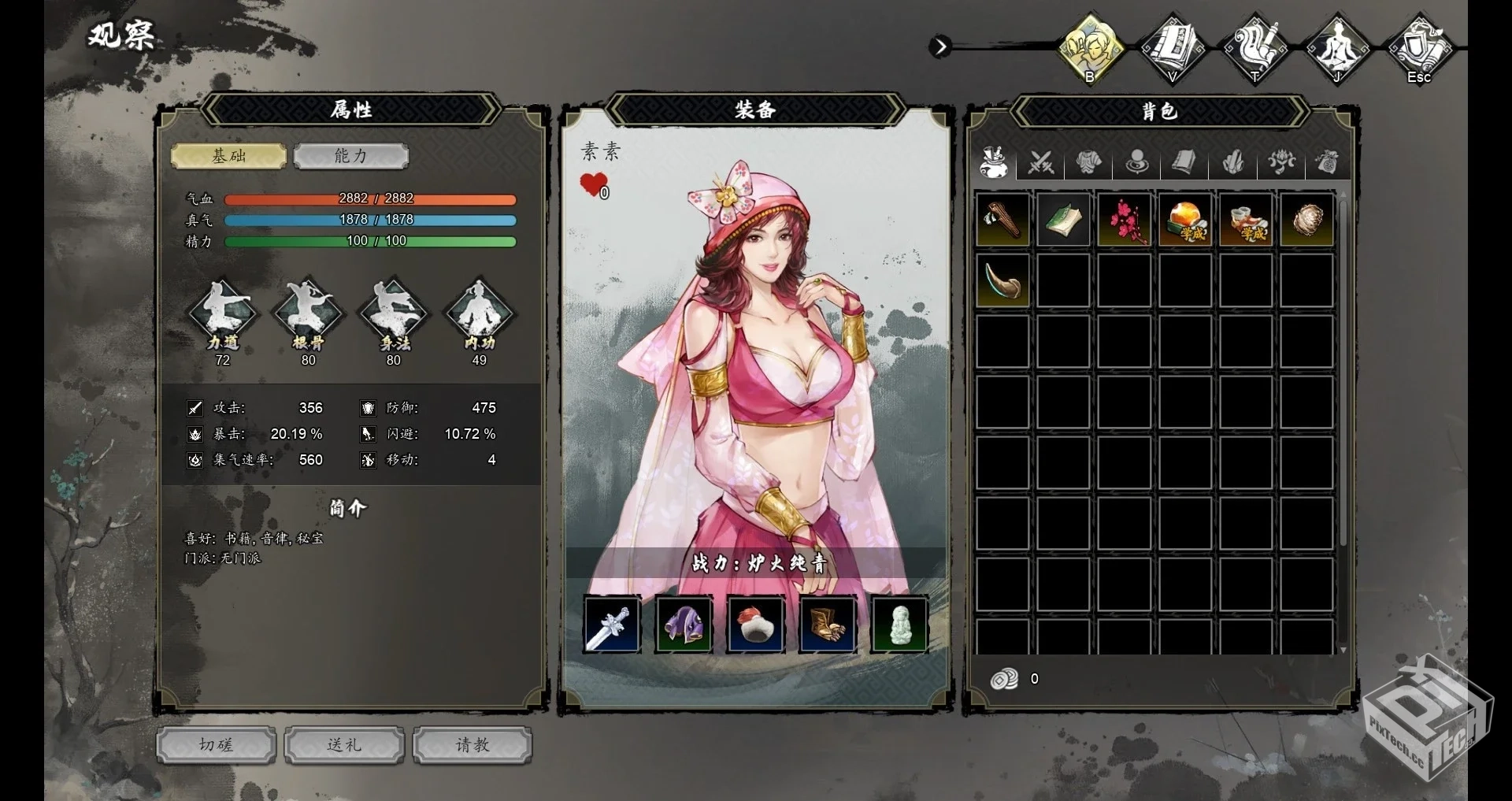The image size is (1512, 801).
Task: Select the seashell item in backpack
Action: [1306, 221]
